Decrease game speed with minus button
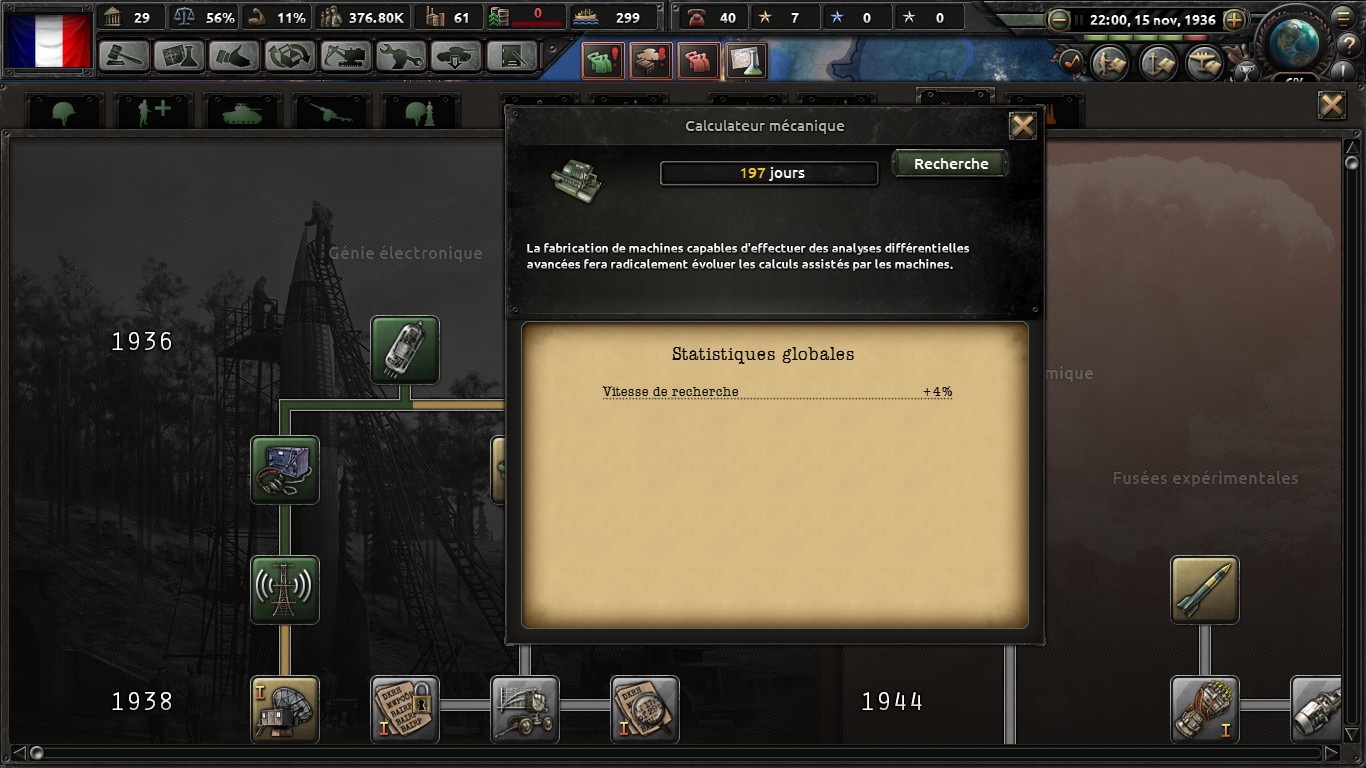The image size is (1366, 768). [1058, 20]
